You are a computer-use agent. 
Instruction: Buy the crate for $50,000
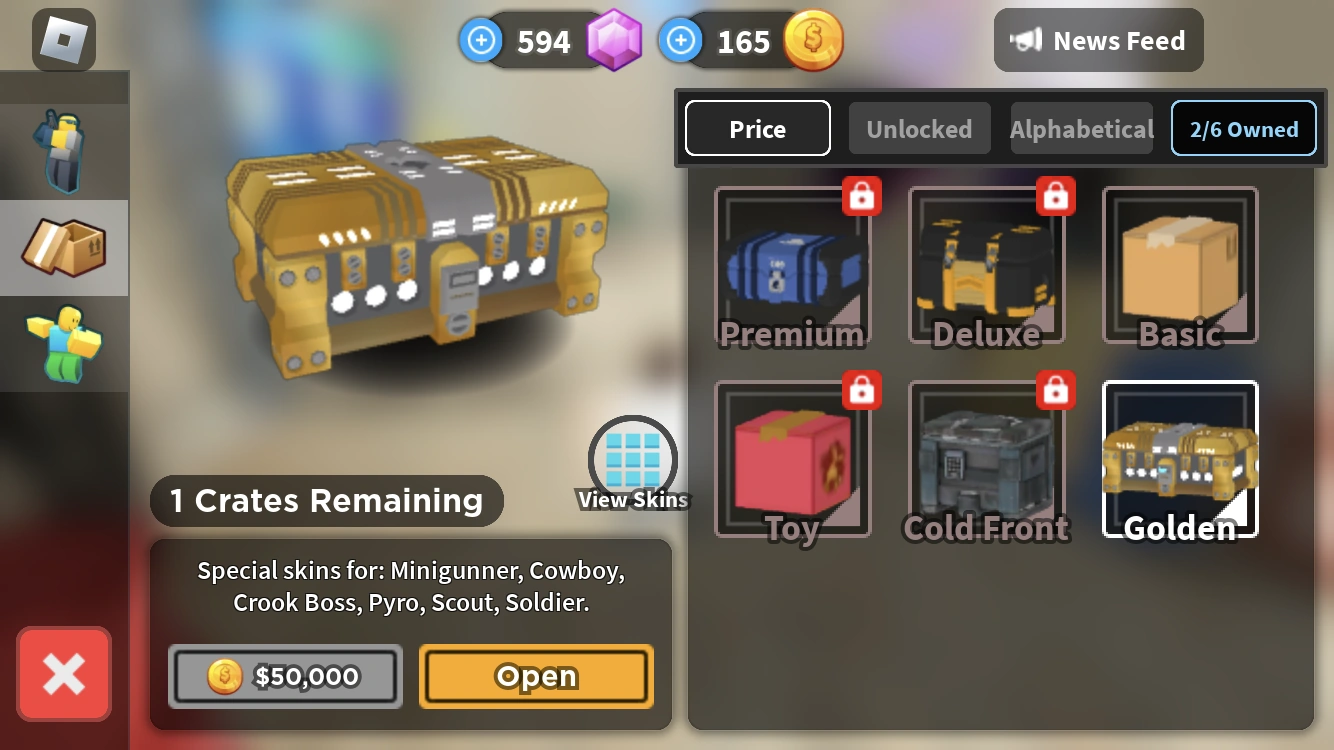pos(285,676)
